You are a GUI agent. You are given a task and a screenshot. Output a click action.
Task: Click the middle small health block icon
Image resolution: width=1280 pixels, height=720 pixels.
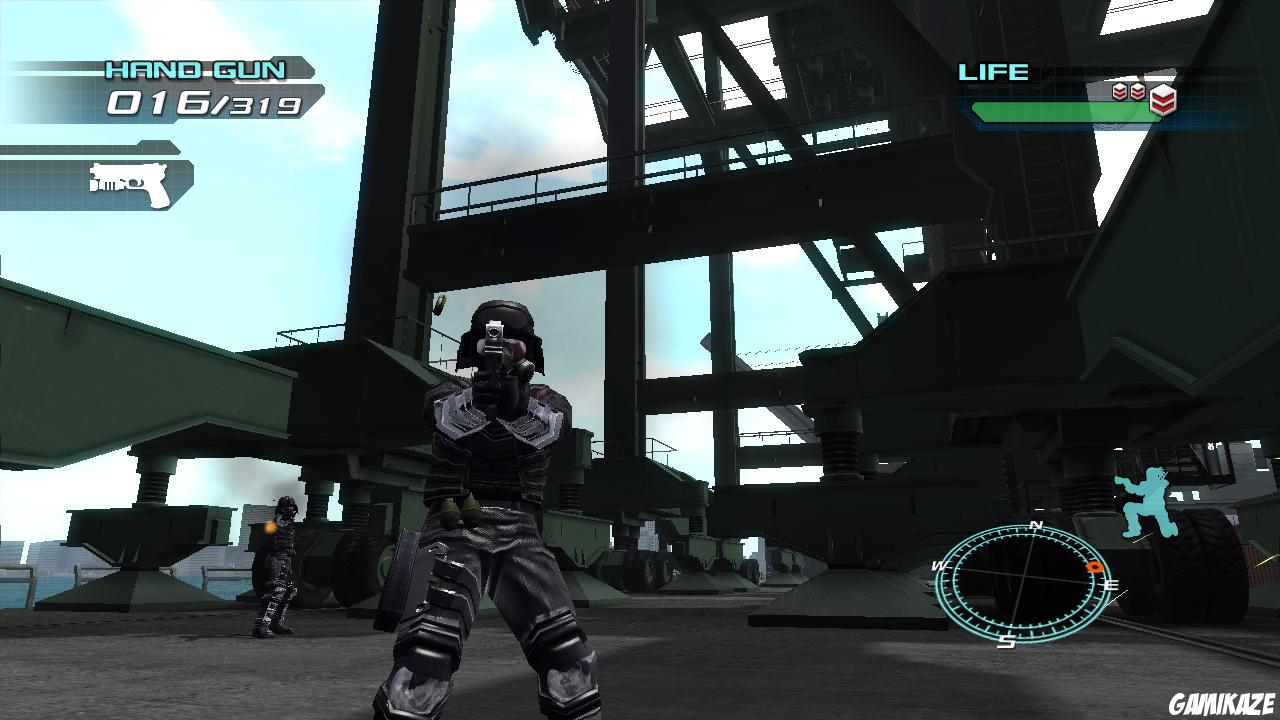click(1137, 93)
